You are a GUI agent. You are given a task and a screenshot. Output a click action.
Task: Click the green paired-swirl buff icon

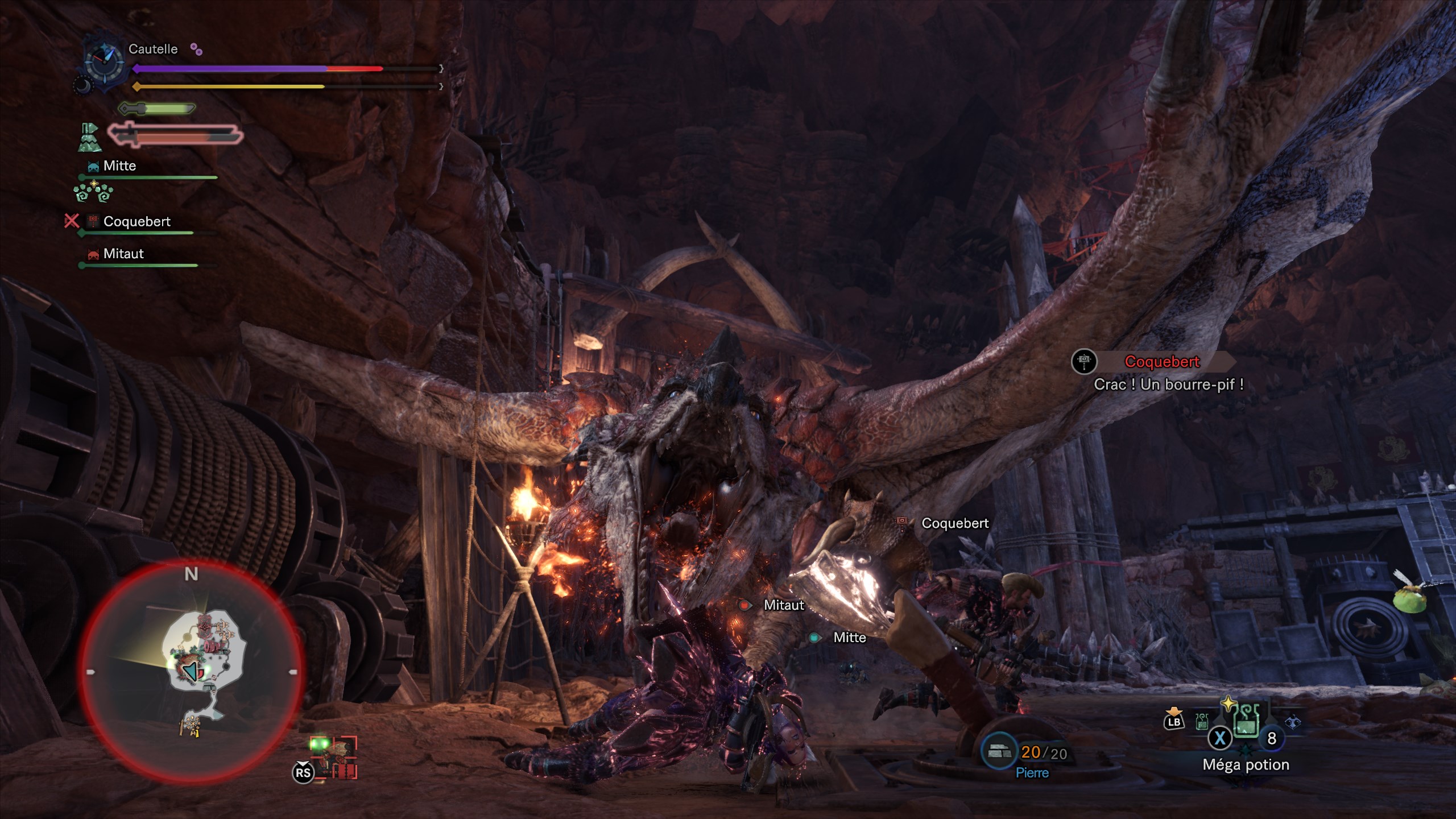(x=93, y=192)
